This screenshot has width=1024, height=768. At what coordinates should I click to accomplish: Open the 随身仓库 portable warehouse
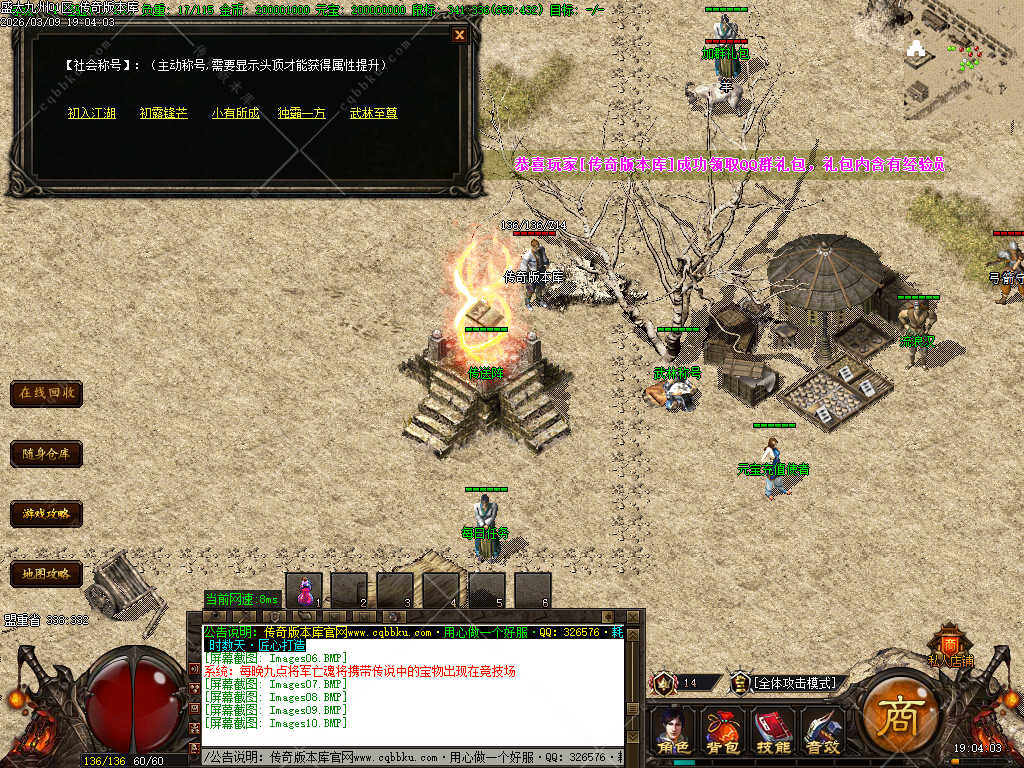coord(46,453)
